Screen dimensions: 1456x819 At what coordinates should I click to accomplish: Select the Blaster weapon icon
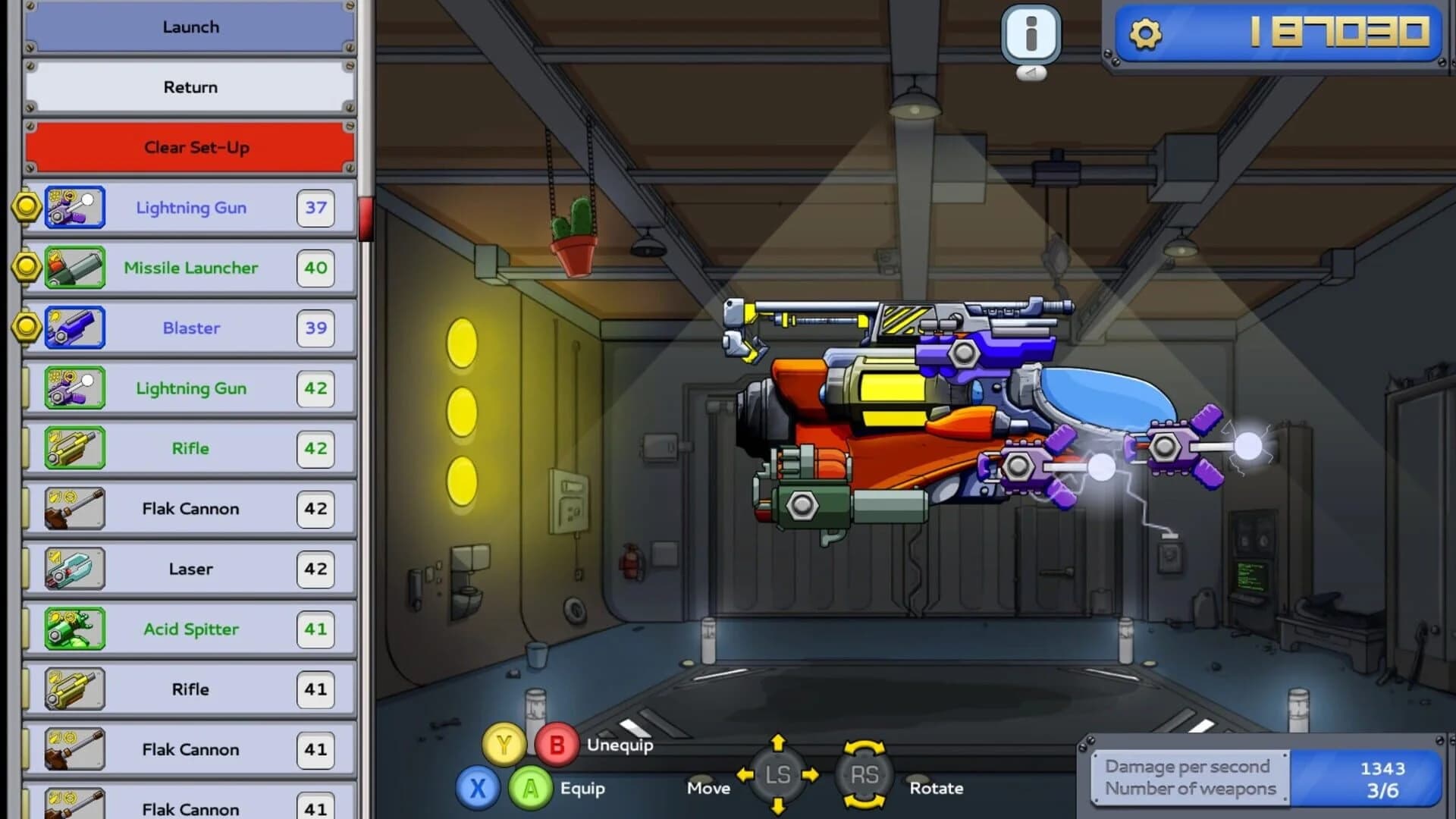tap(74, 328)
